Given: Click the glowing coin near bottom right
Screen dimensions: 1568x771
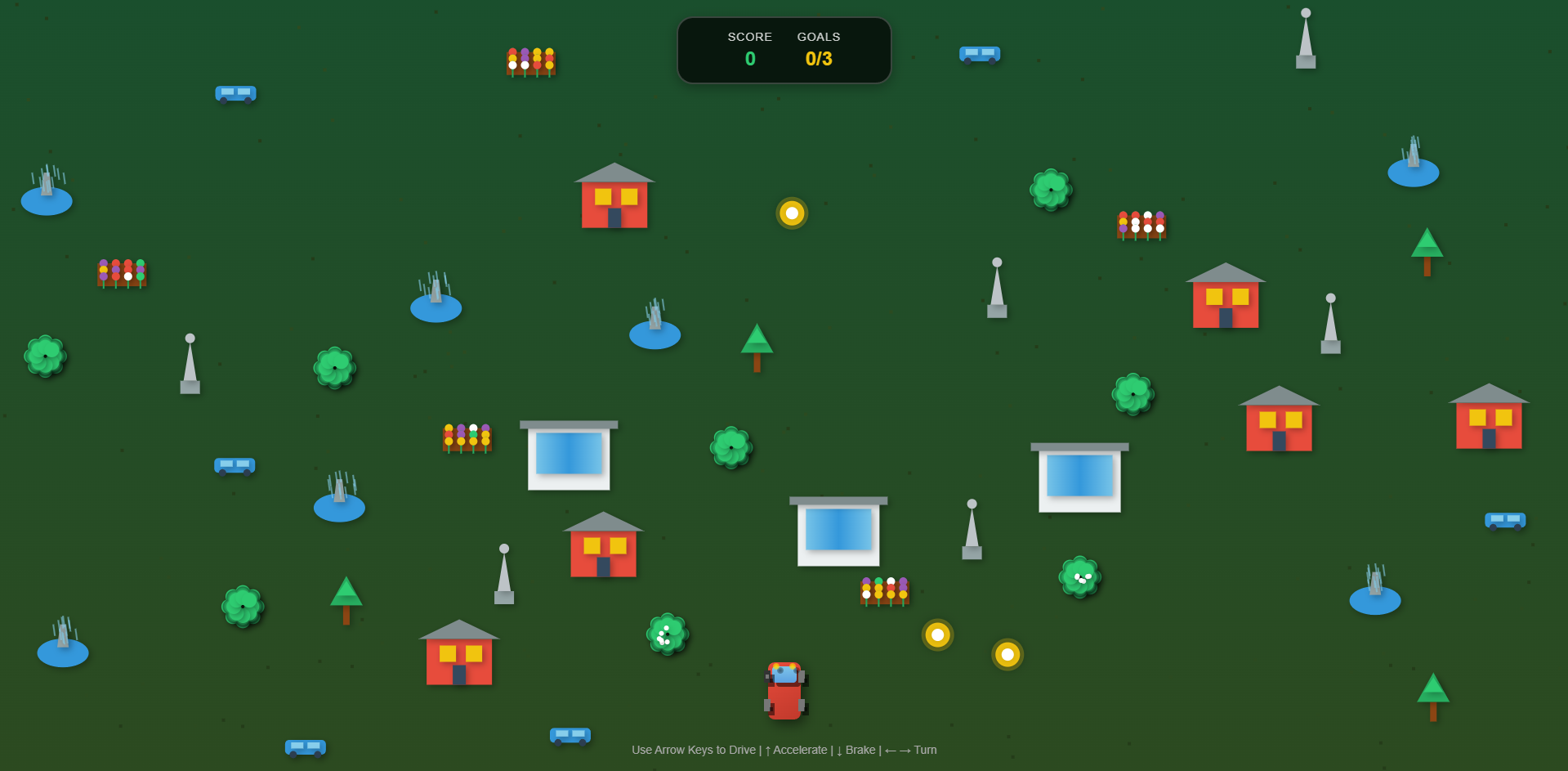Looking at the screenshot, I should pyautogui.click(x=1008, y=654).
